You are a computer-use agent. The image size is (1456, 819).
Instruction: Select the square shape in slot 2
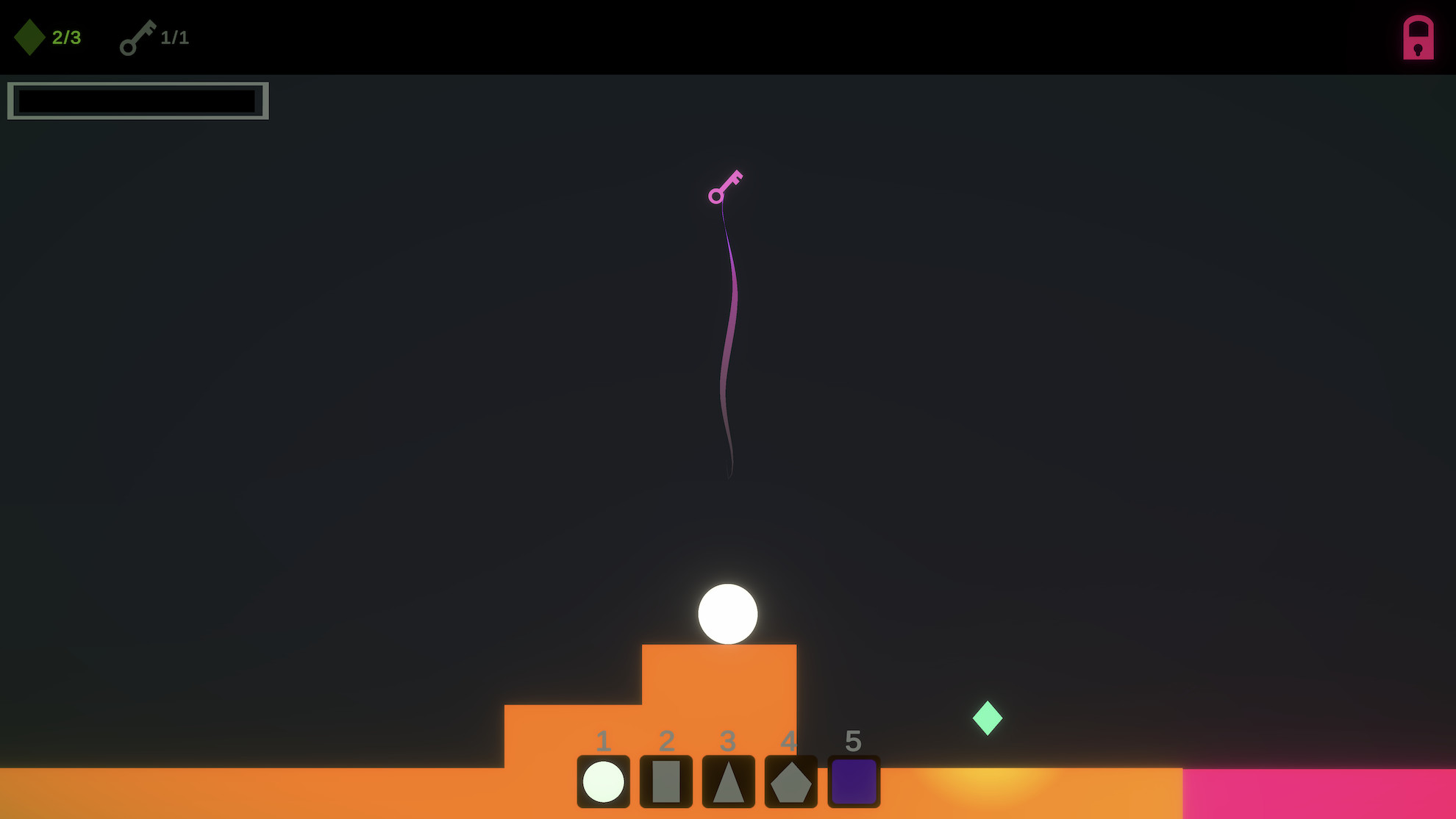(665, 782)
